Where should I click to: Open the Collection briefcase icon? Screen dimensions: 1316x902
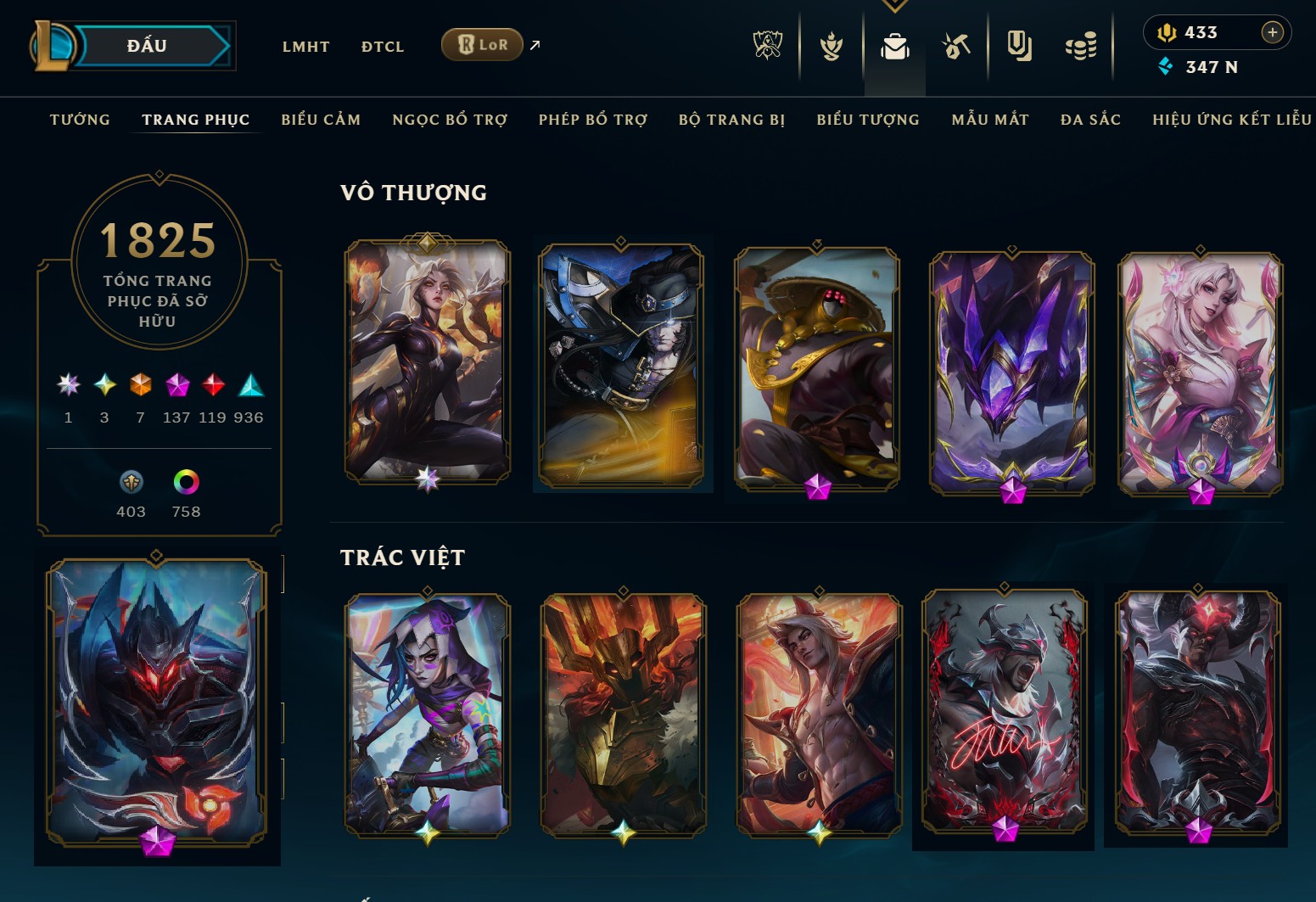(x=894, y=47)
